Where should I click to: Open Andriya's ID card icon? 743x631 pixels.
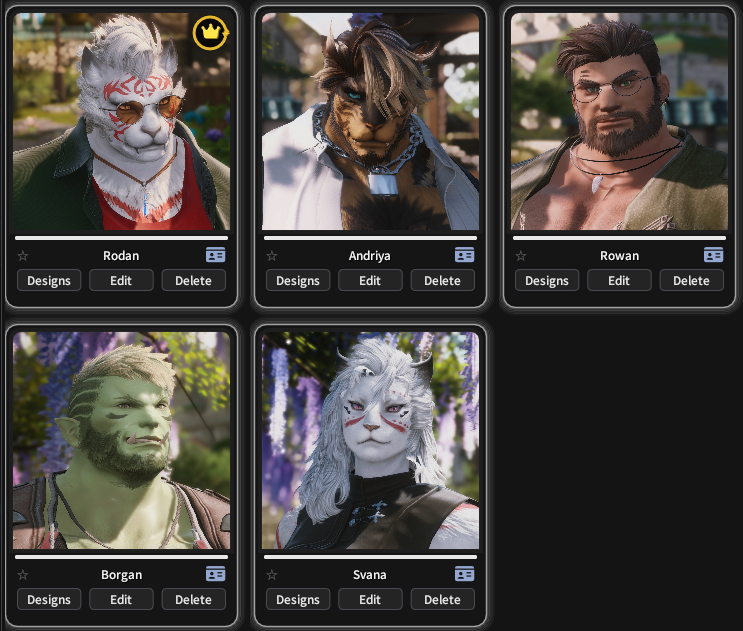click(x=464, y=255)
